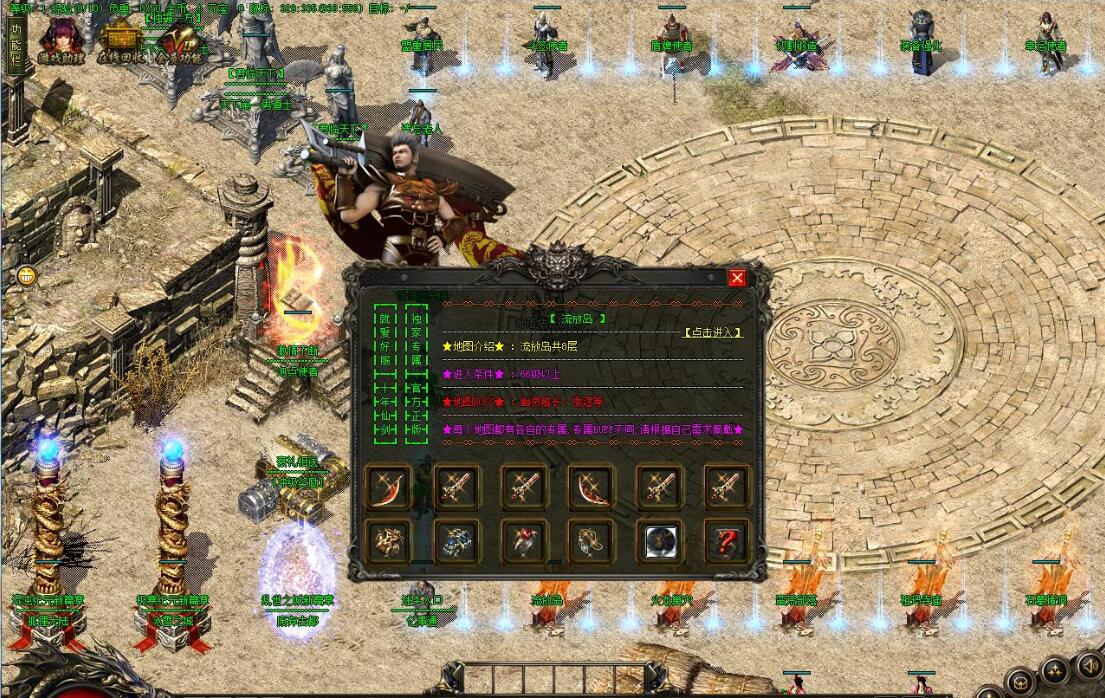Select the necklace reward slot

592,540
